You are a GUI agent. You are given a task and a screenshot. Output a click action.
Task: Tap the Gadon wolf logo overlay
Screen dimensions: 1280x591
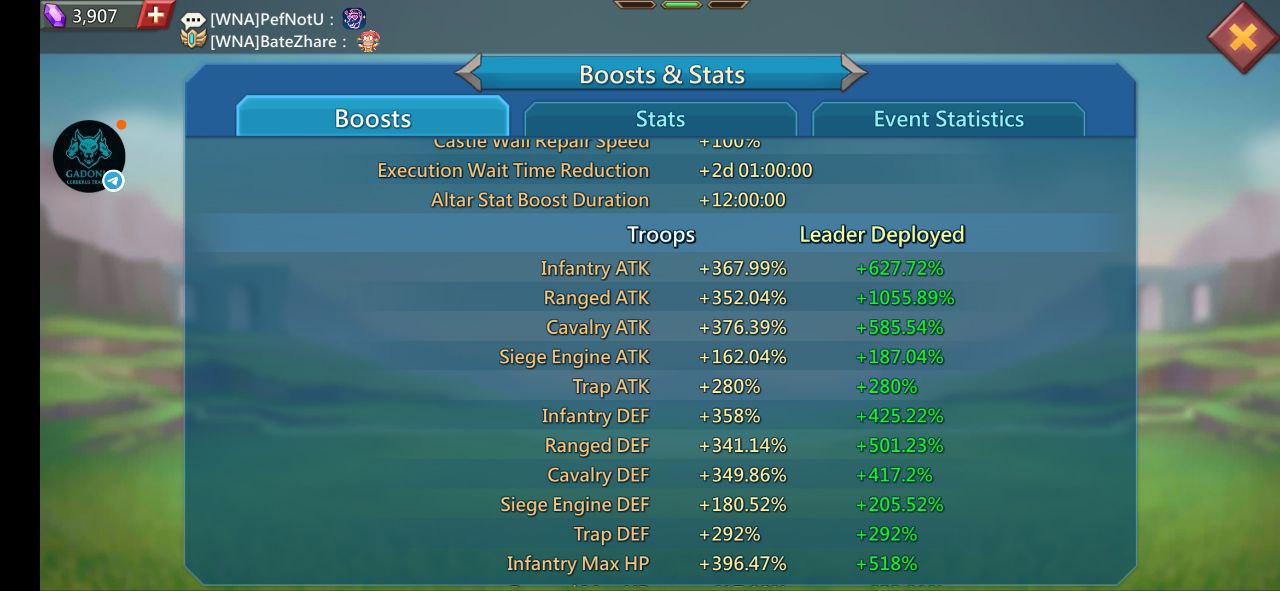point(89,156)
